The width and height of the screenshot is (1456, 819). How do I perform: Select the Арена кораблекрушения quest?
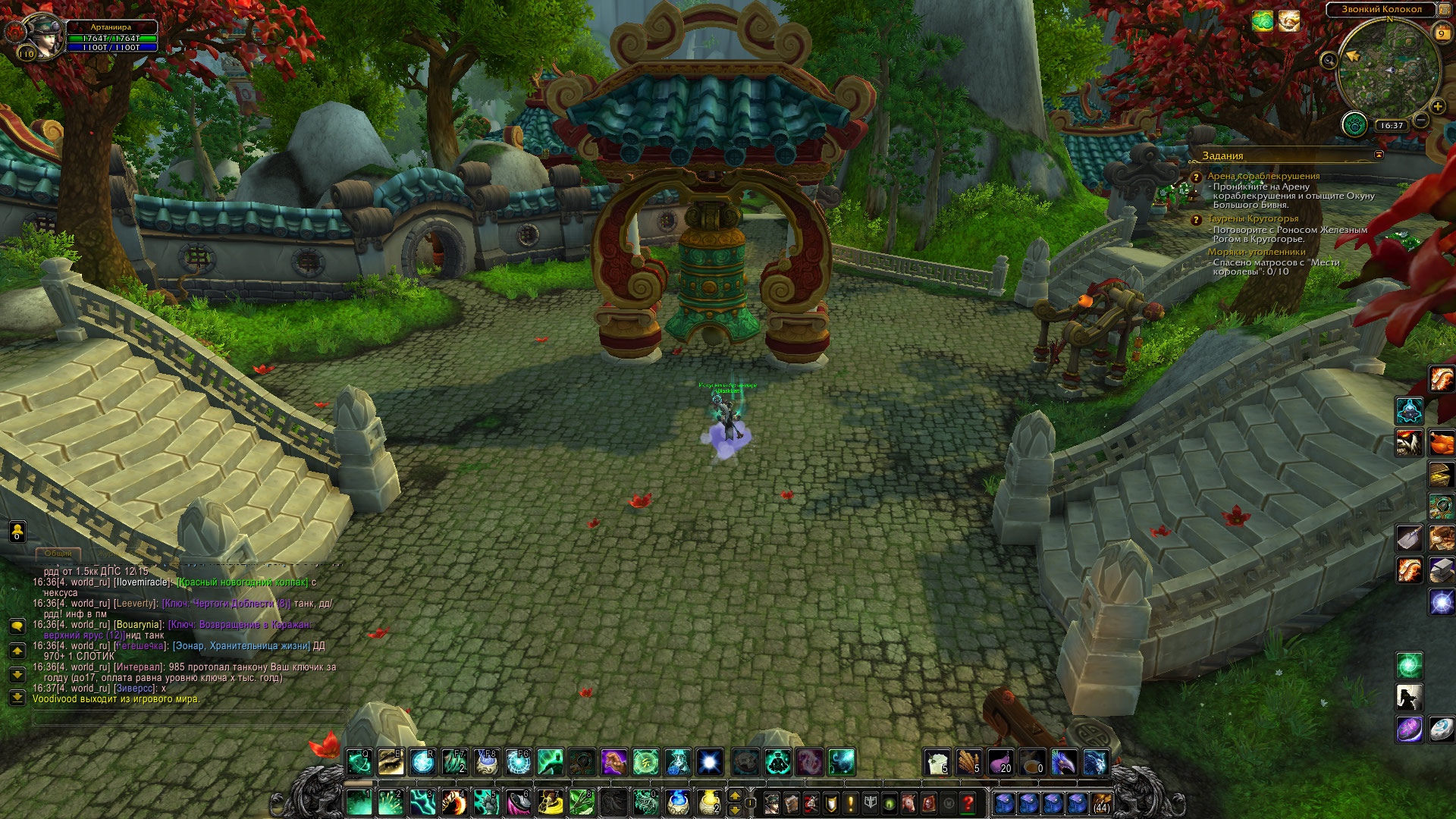tap(1263, 176)
